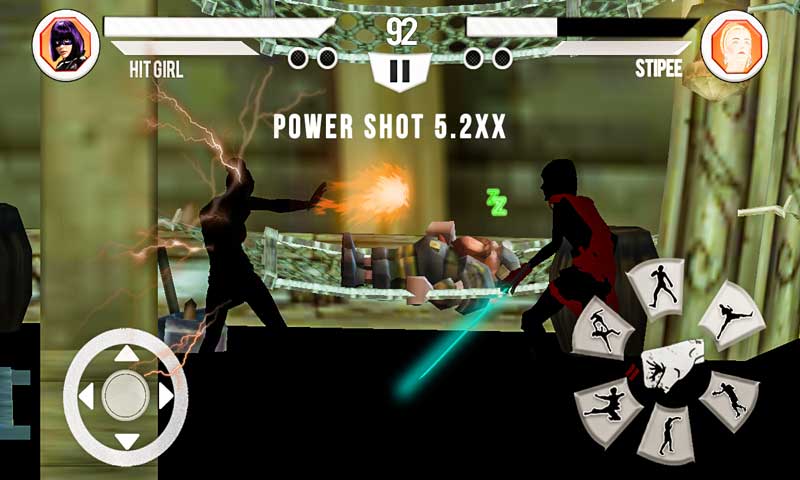Image resolution: width=800 pixels, height=480 pixels.
Task: Perform the flying side kick attack
Action: (x=731, y=321)
